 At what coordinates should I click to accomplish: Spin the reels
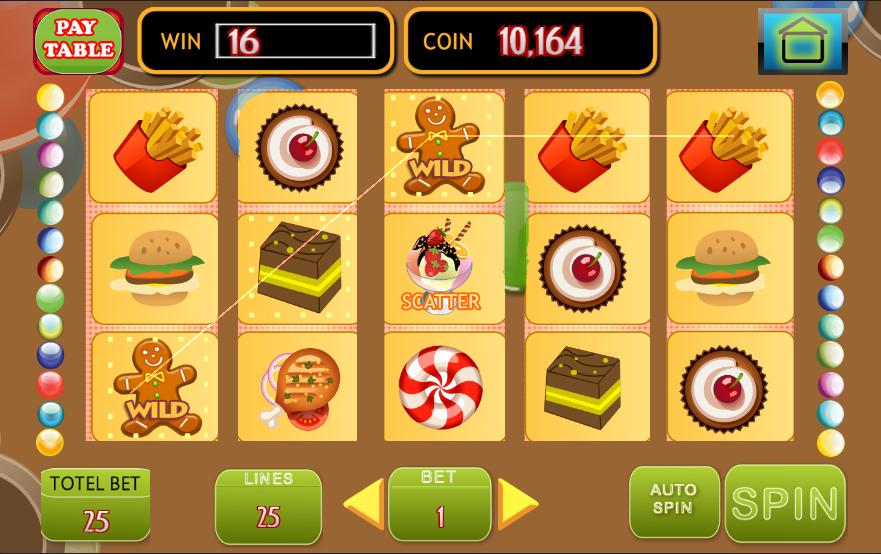[x=785, y=503]
